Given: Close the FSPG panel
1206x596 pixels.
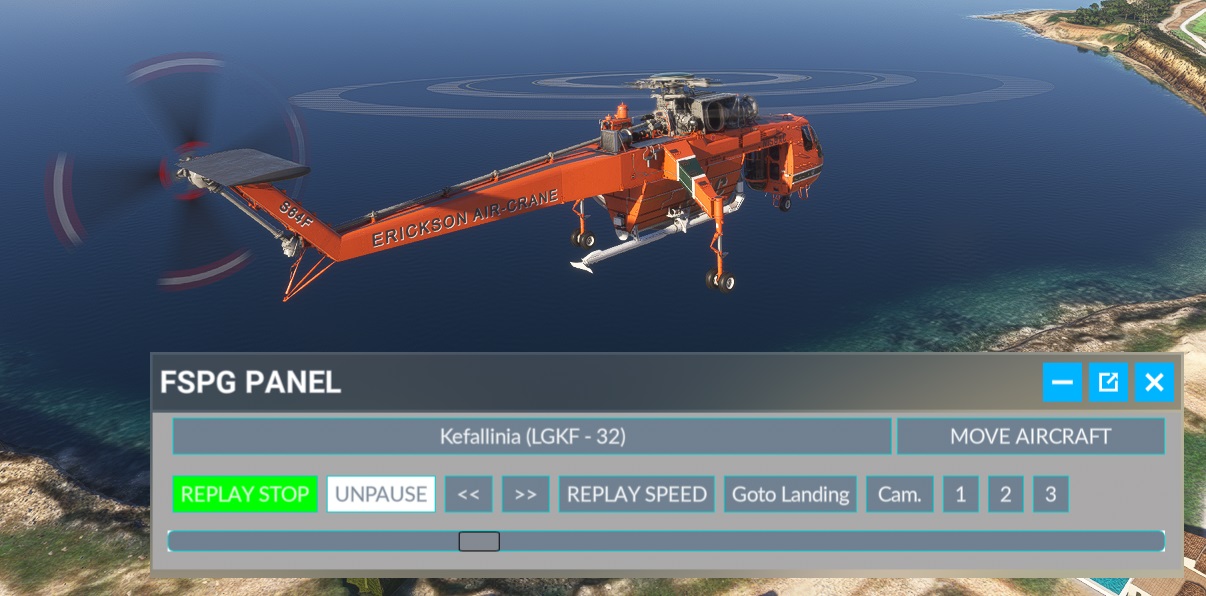Looking at the screenshot, I should coord(1154,382).
